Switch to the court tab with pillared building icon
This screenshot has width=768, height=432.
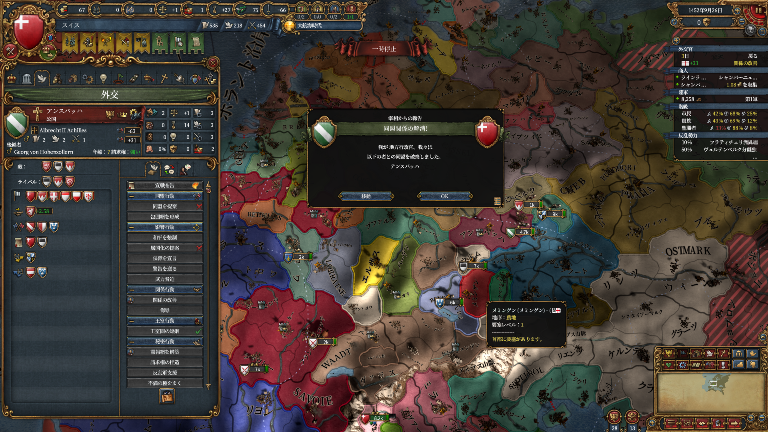coord(27,79)
